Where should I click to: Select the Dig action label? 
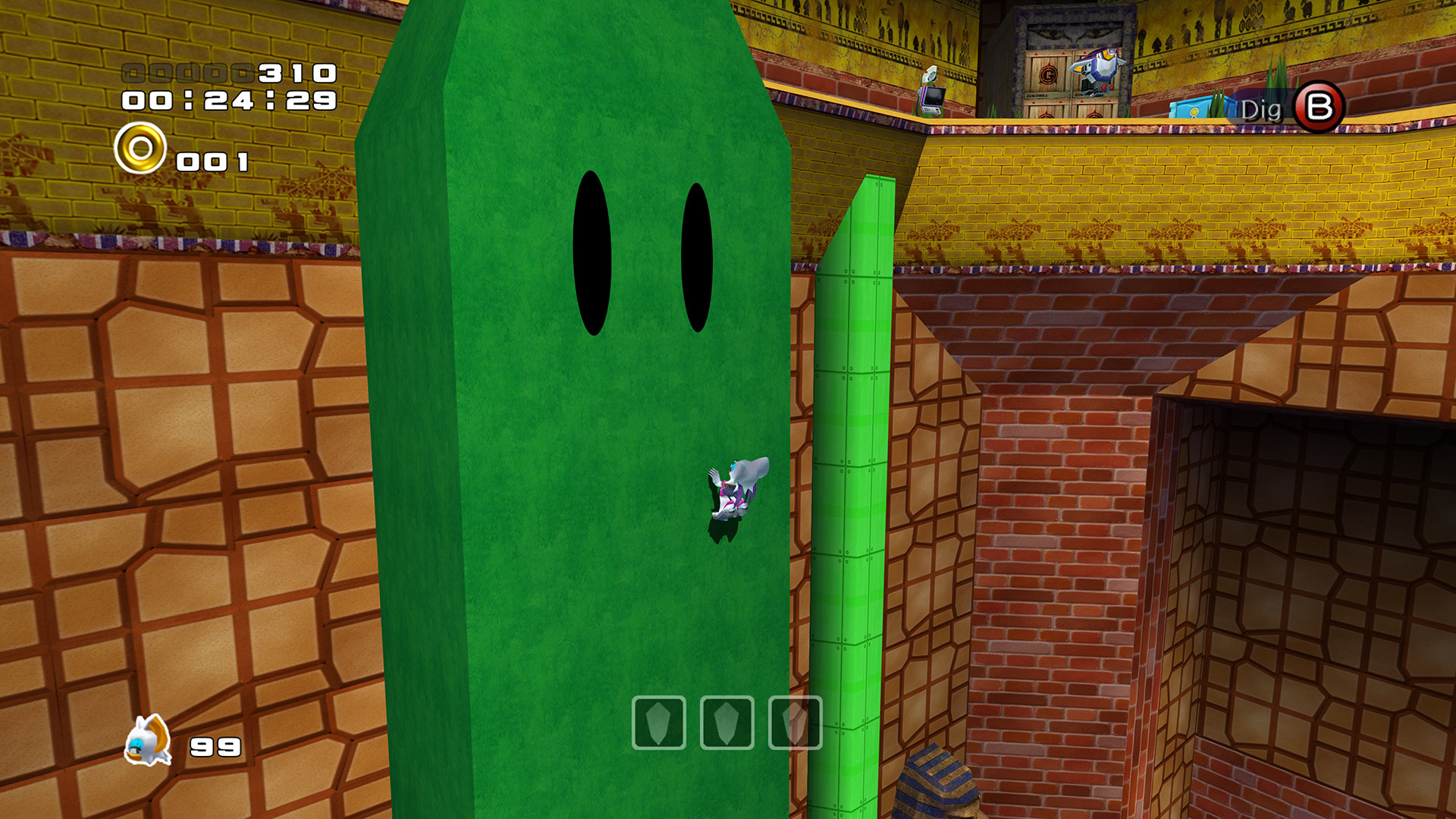pos(1263,108)
